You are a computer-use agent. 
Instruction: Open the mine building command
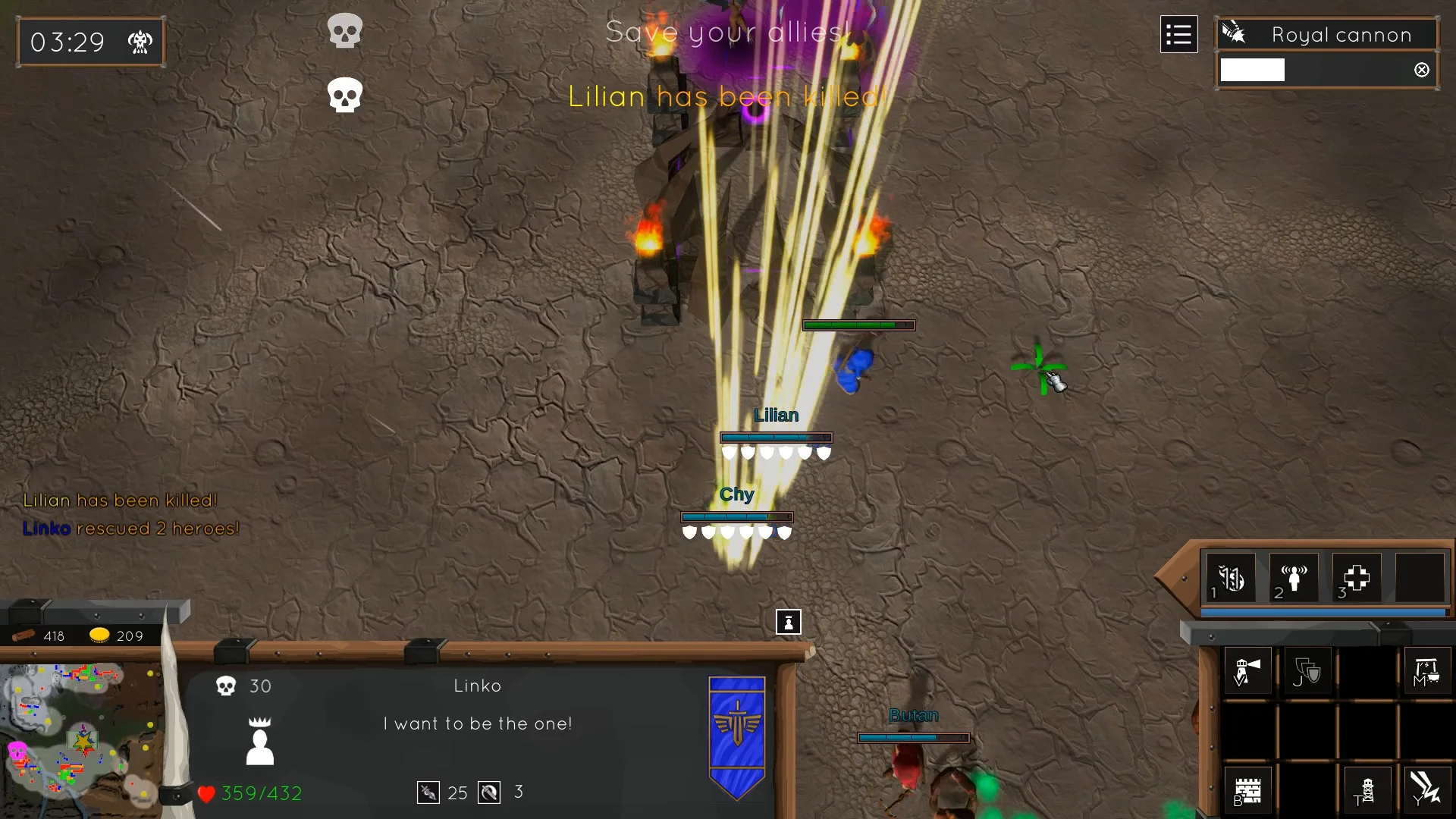click(x=1426, y=671)
